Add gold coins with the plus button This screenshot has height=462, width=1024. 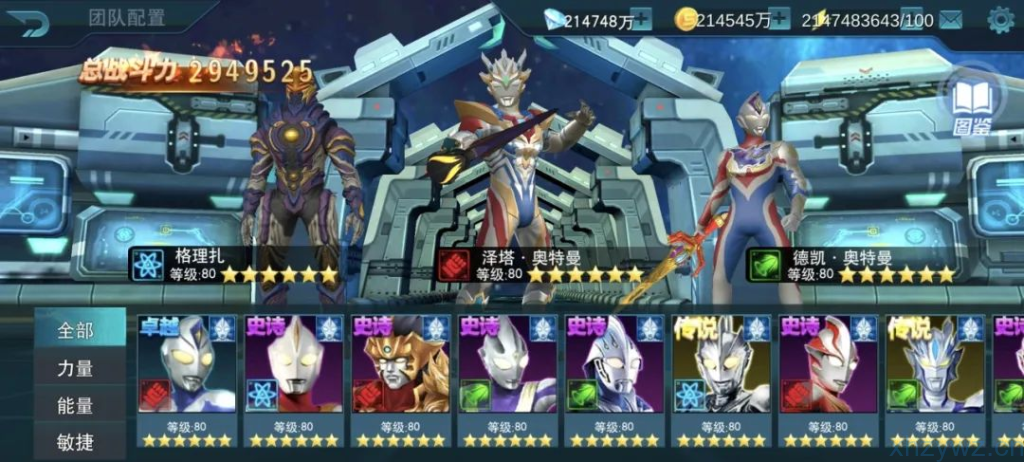tap(779, 19)
